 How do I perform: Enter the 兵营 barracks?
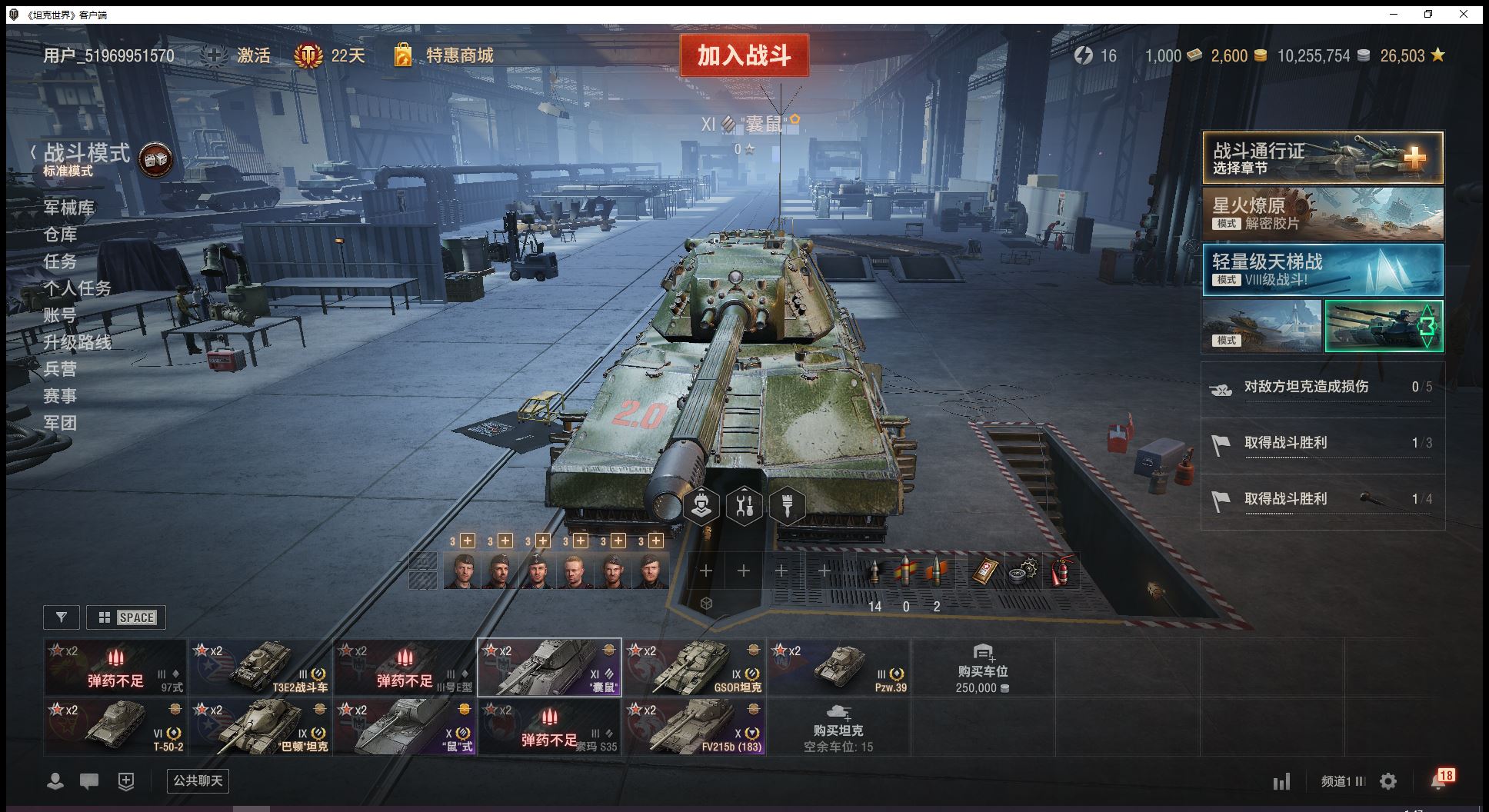[x=60, y=369]
